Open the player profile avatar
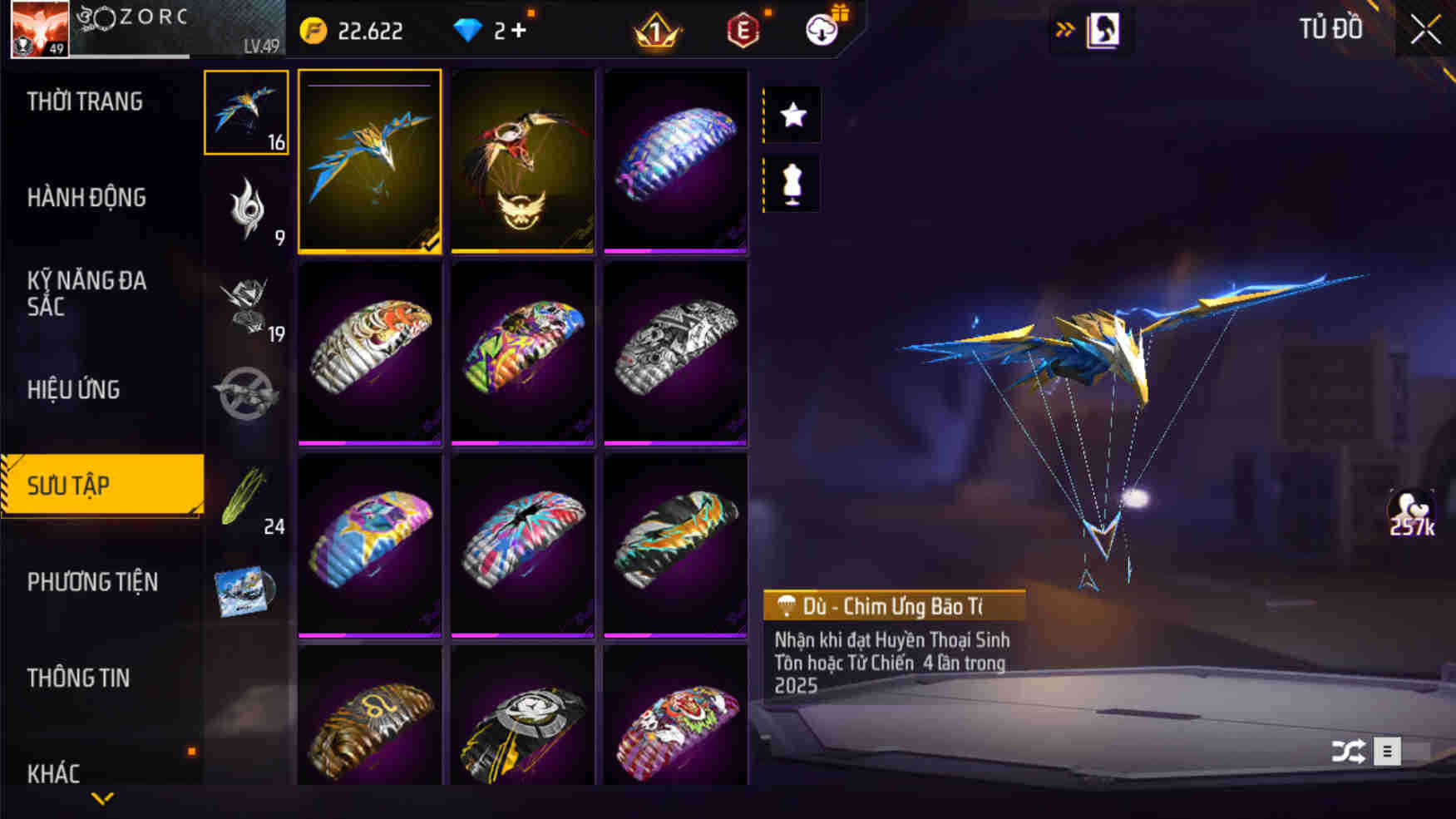The height and width of the screenshot is (819, 1456). pos(39,29)
